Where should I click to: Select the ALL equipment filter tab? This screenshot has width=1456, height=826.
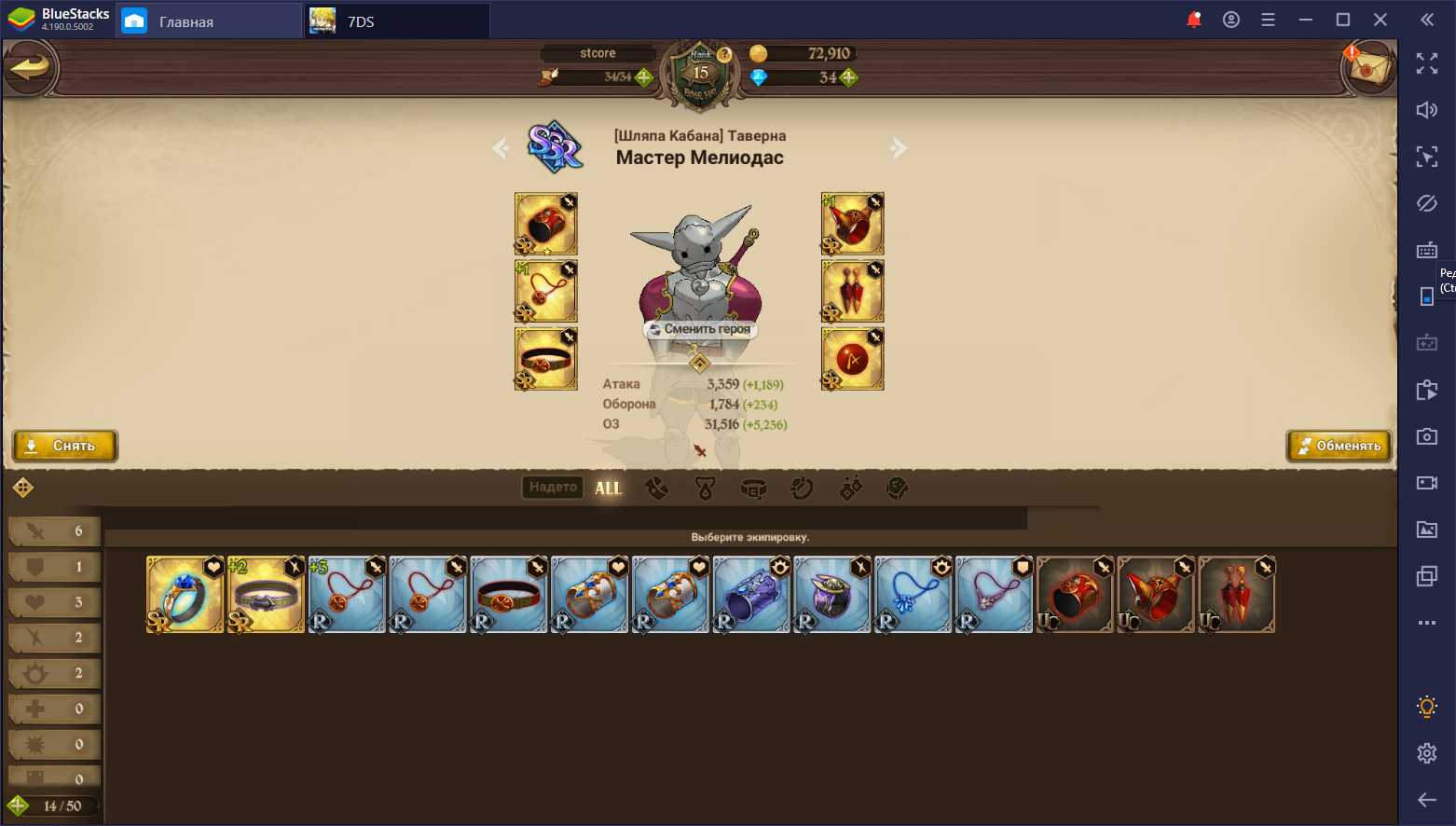pyautogui.click(x=608, y=488)
